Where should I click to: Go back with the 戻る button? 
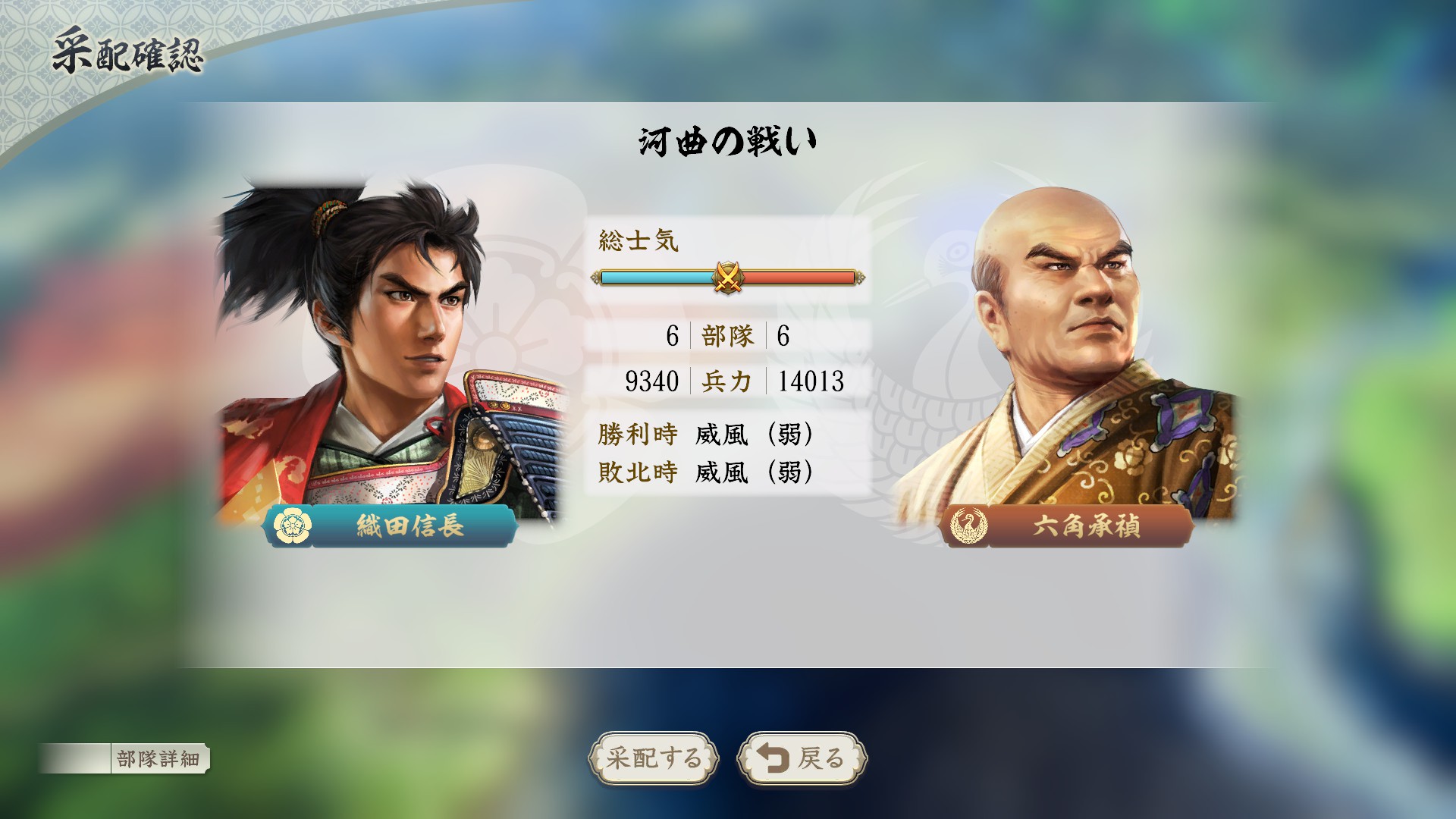(802, 758)
